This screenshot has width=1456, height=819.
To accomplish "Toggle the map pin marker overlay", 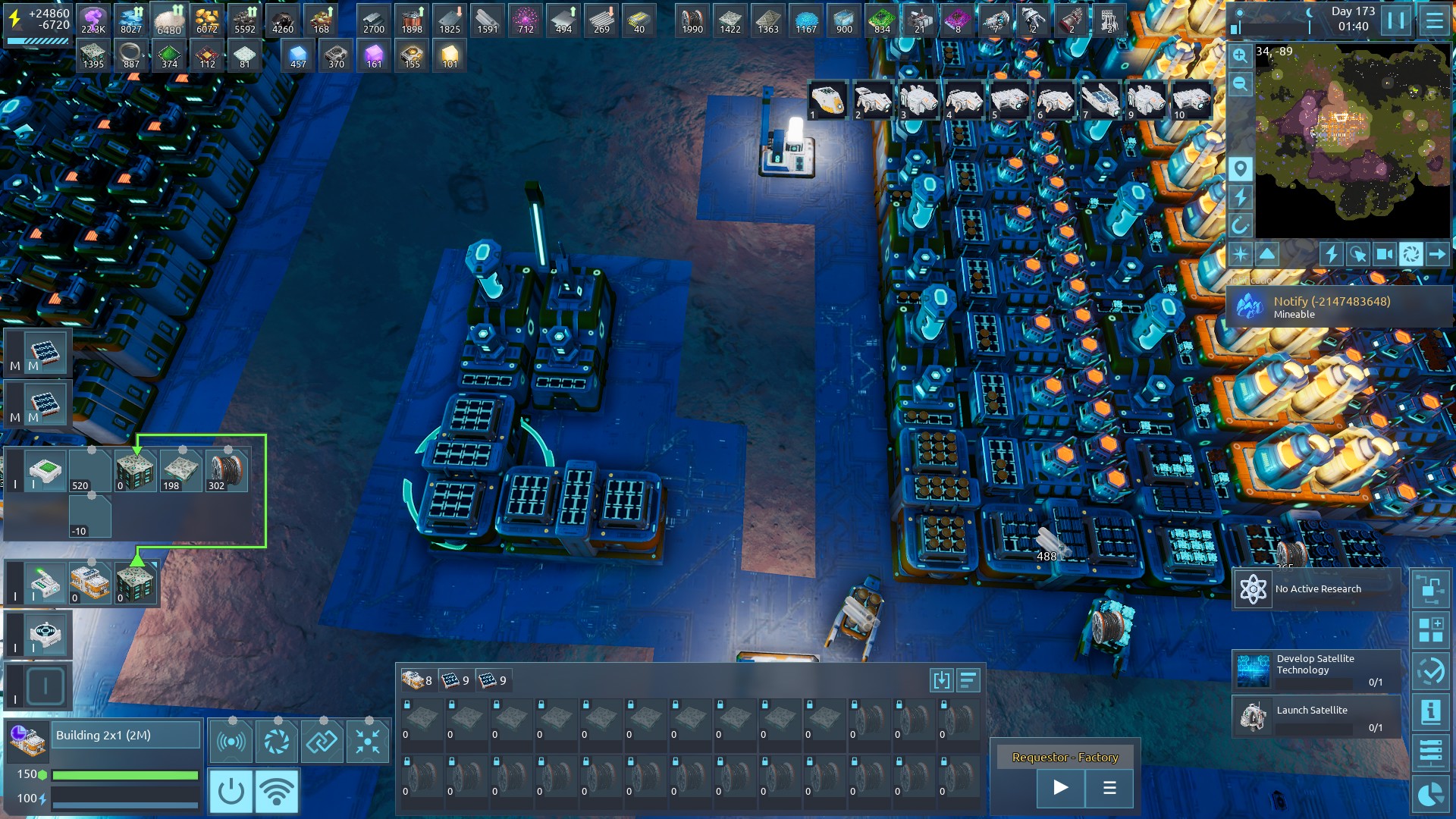I will click(1240, 168).
